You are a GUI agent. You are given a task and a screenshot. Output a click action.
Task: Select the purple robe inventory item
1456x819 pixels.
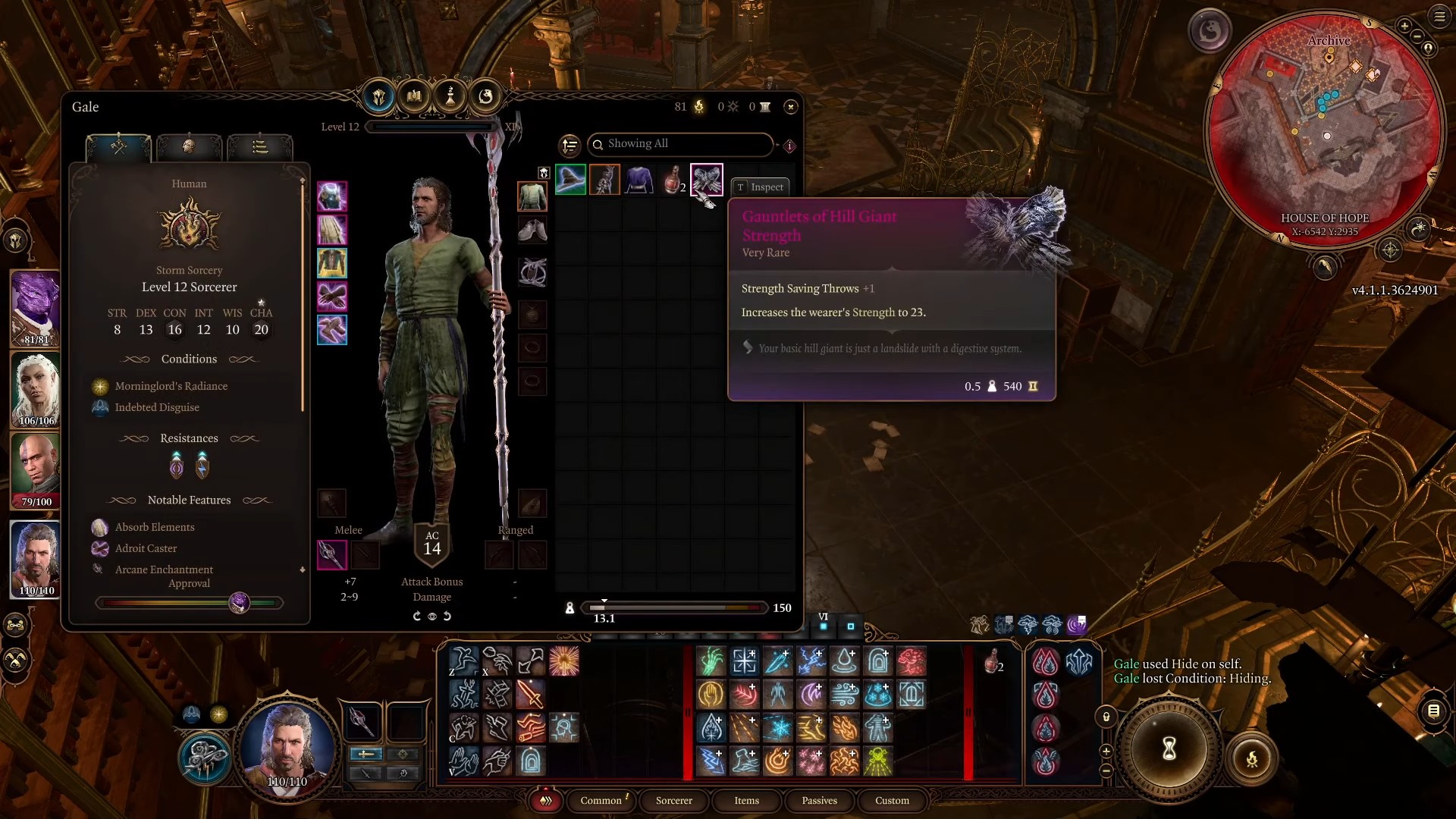[x=639, y=180]
